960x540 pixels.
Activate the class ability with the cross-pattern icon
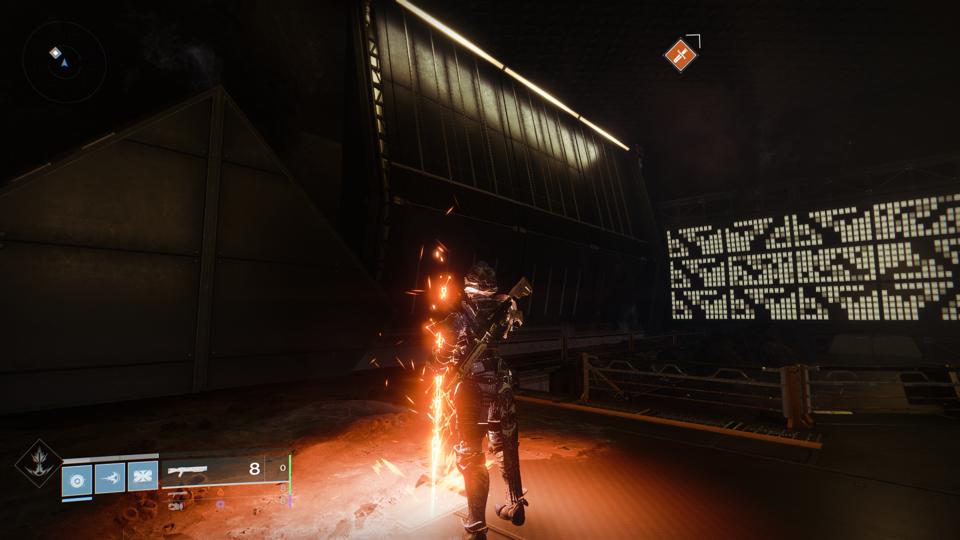tap(143, 477)
